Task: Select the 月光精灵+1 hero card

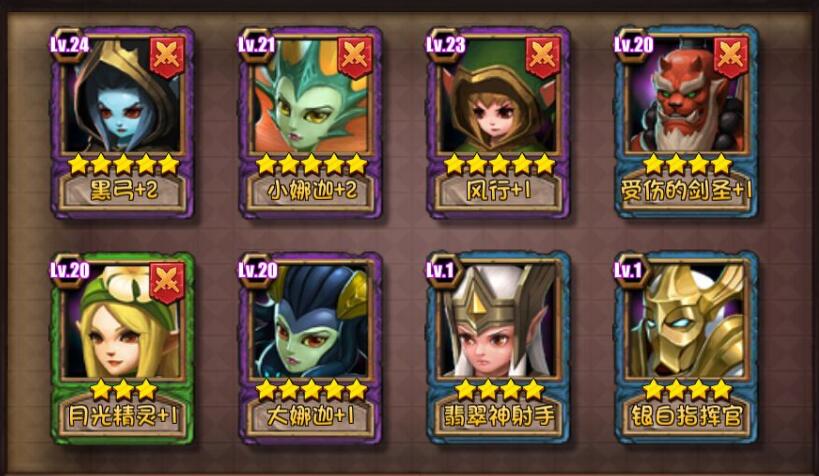Action: coord(121,346)
